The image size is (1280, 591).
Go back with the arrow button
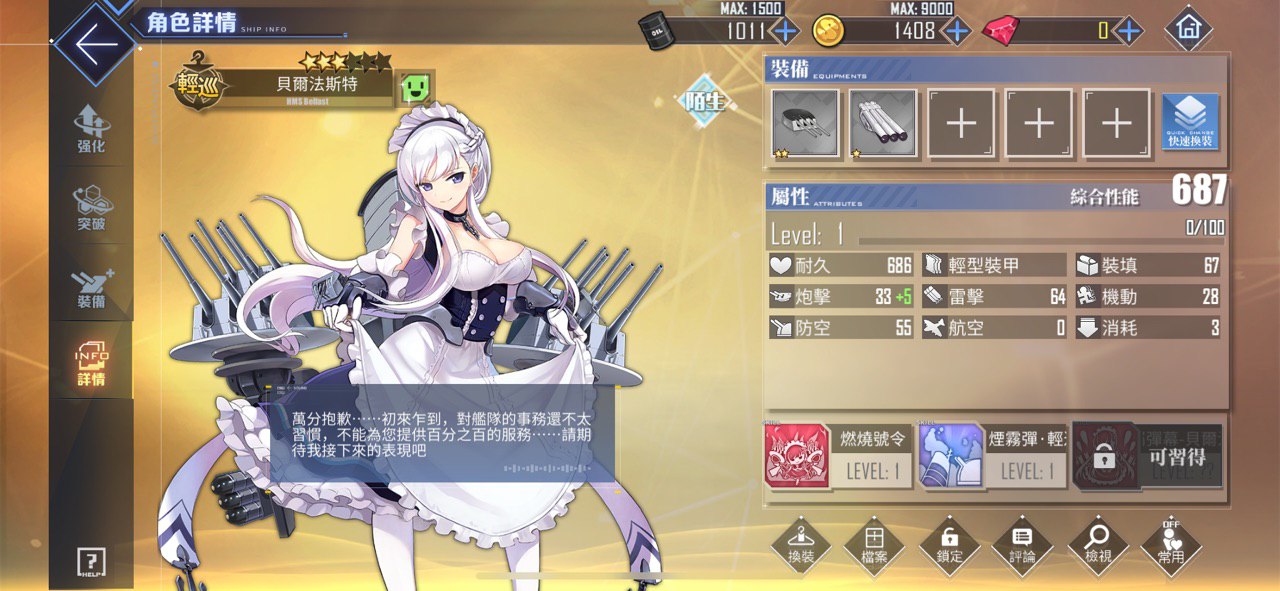95,46
